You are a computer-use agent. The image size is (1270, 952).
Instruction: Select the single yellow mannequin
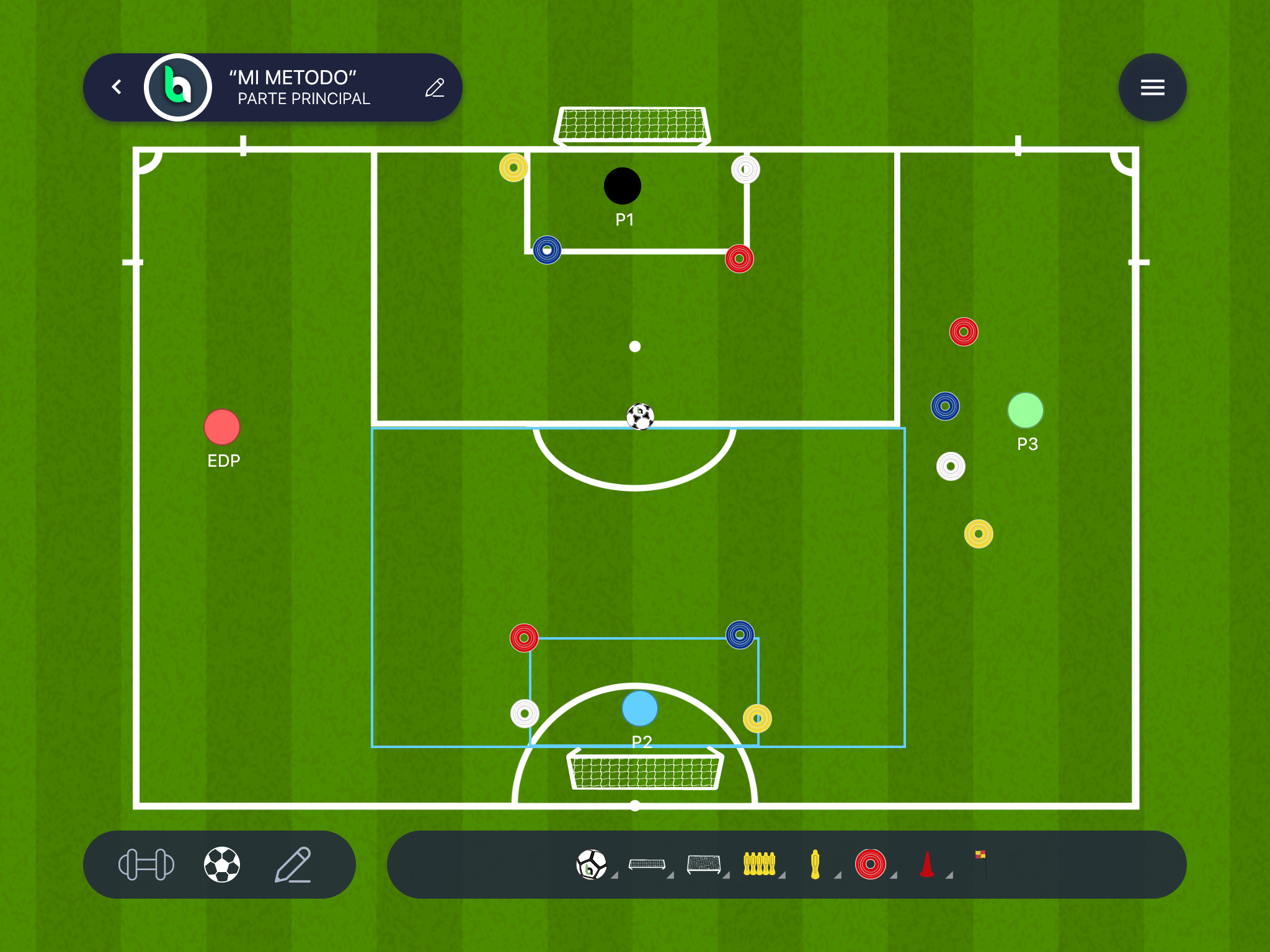[815, 865]
